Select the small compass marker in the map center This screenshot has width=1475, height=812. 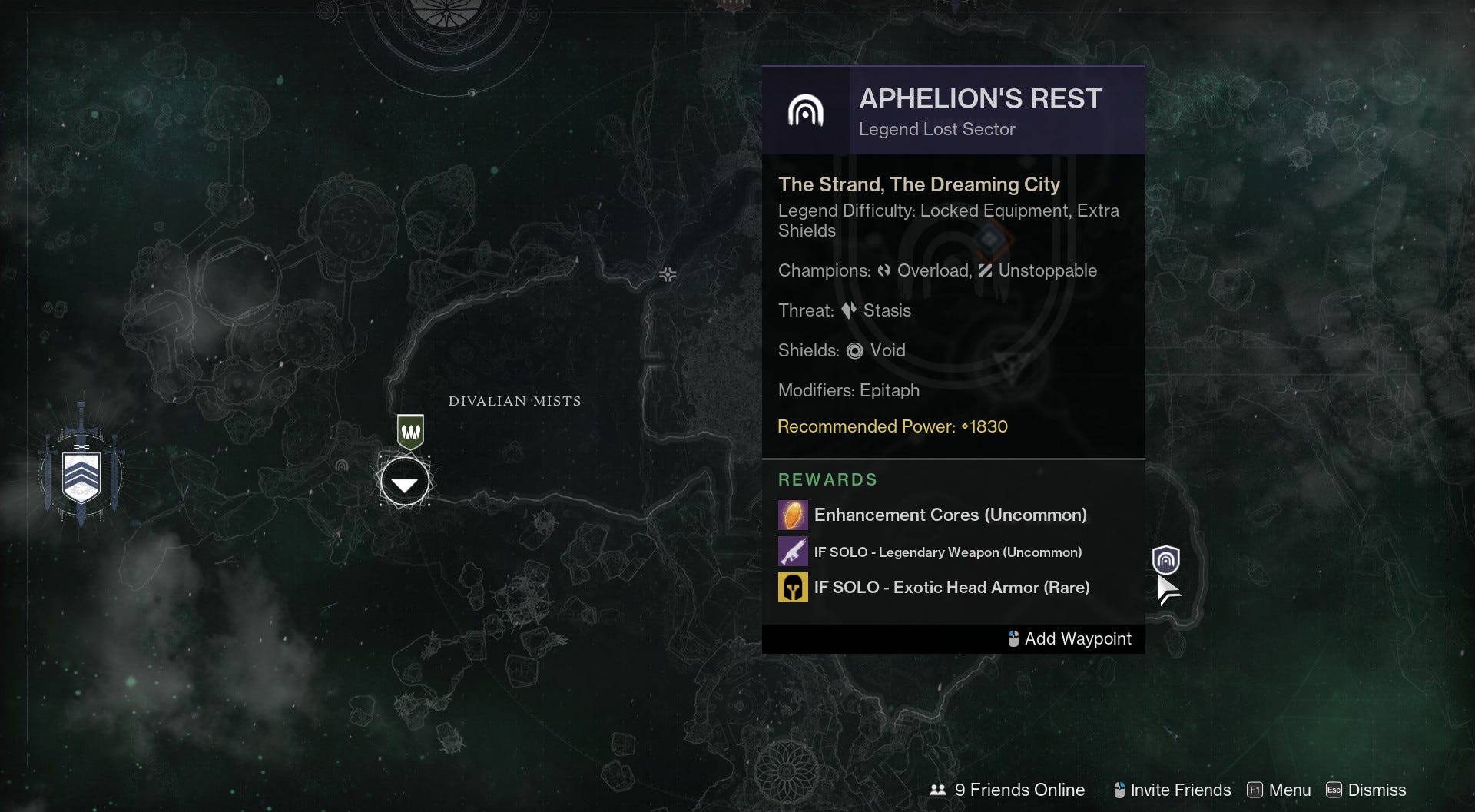pyautogui.click(x=668, y=274)
